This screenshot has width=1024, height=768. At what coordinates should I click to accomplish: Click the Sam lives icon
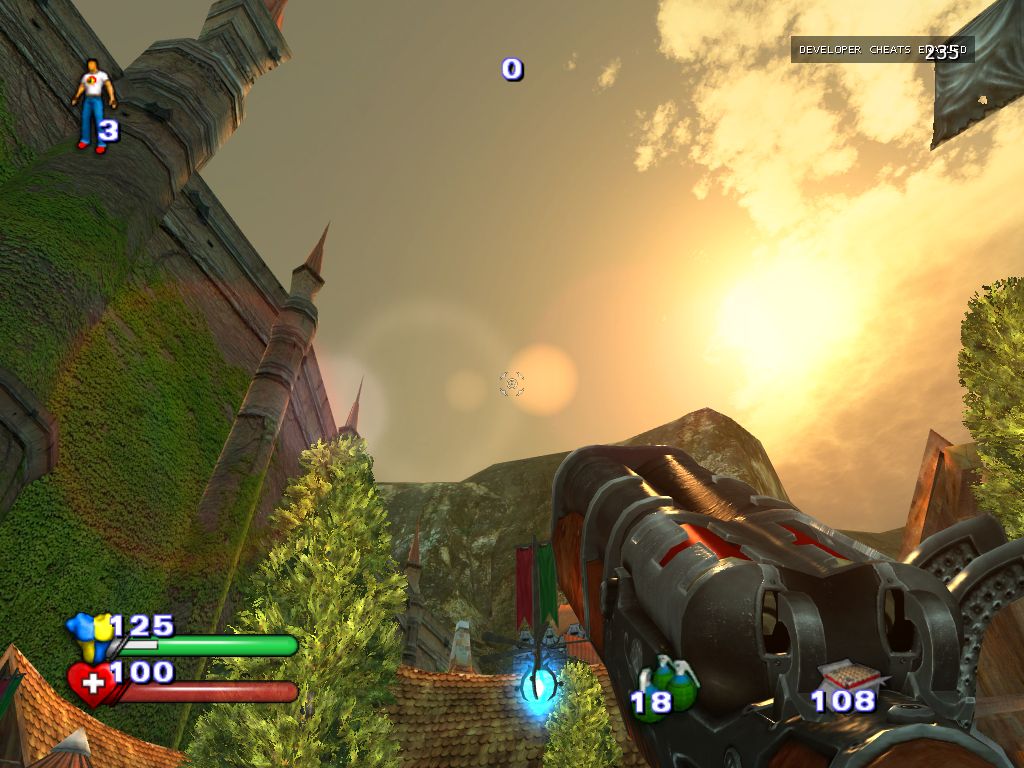point(93,103)
